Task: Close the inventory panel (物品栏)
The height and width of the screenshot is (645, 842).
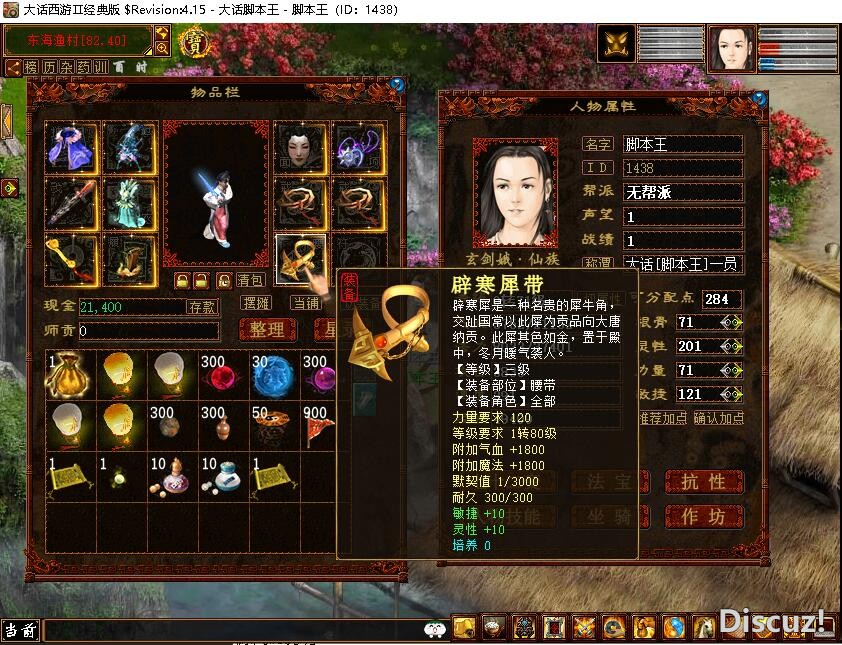Action: click(x=398, y=84)
